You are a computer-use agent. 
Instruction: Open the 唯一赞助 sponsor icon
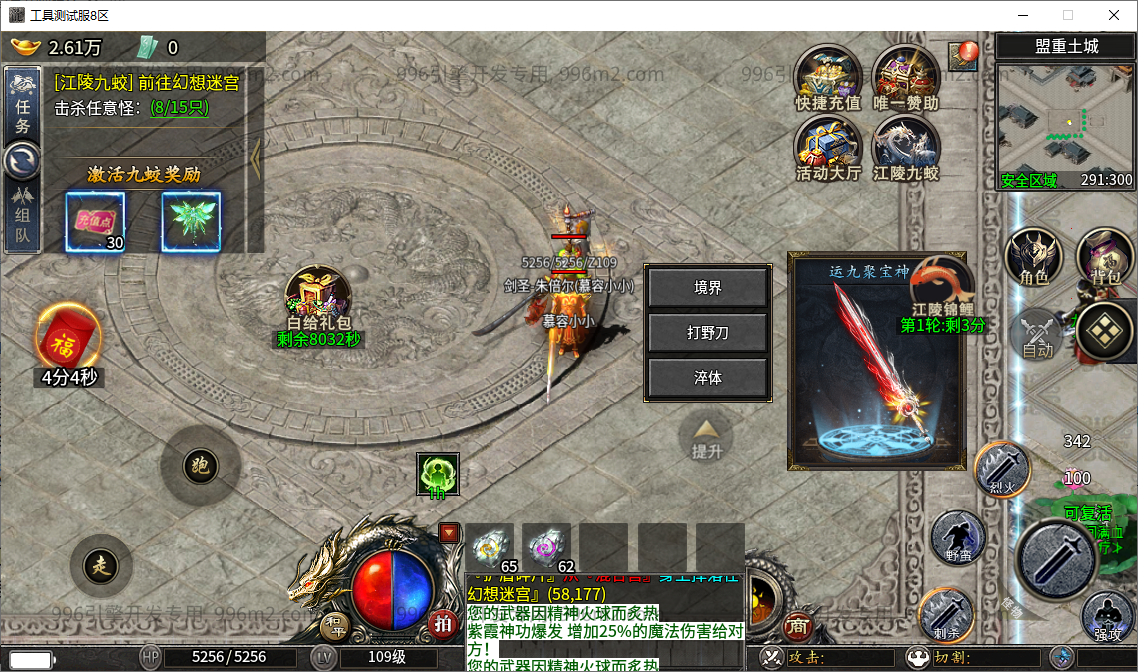point(905,78)
